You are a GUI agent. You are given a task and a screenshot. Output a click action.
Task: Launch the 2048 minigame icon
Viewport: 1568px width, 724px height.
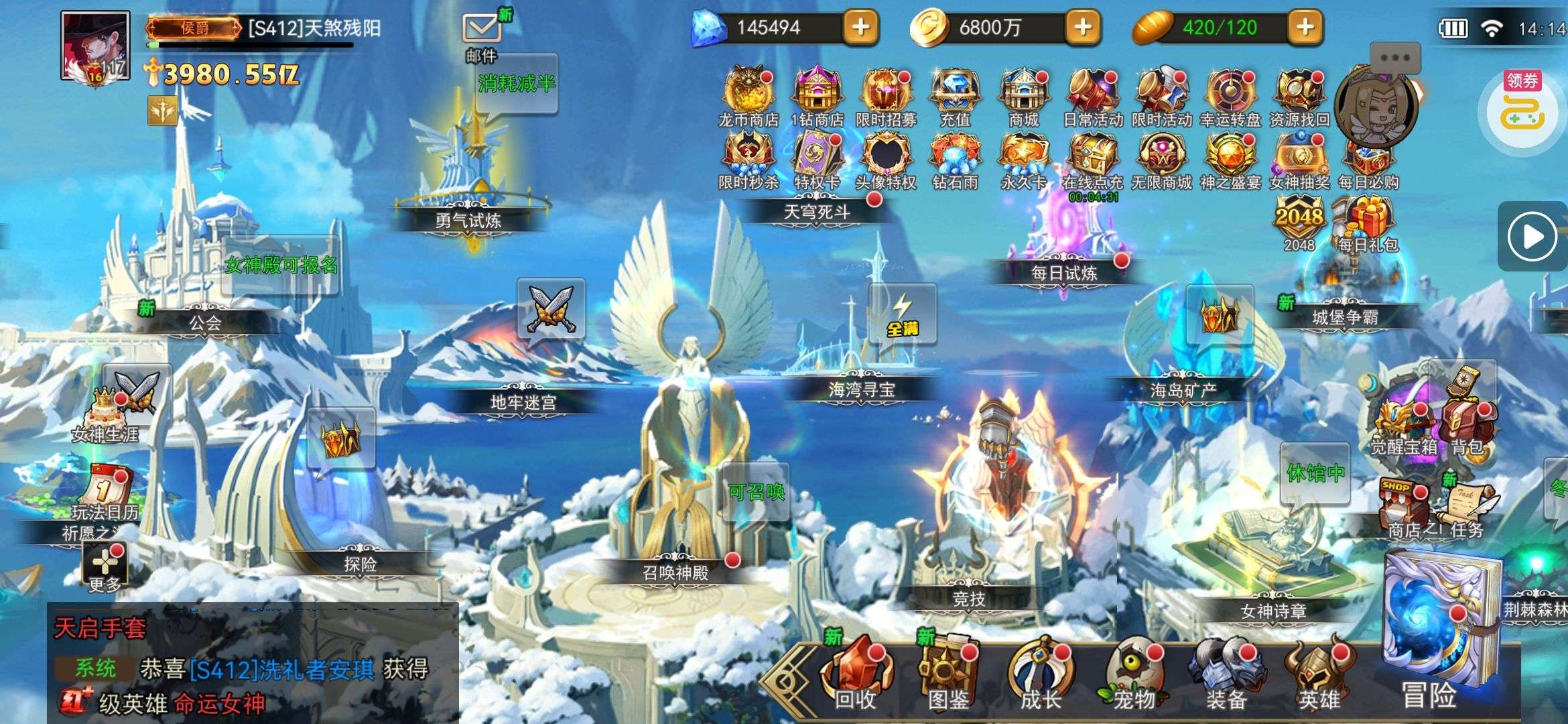1299,219
